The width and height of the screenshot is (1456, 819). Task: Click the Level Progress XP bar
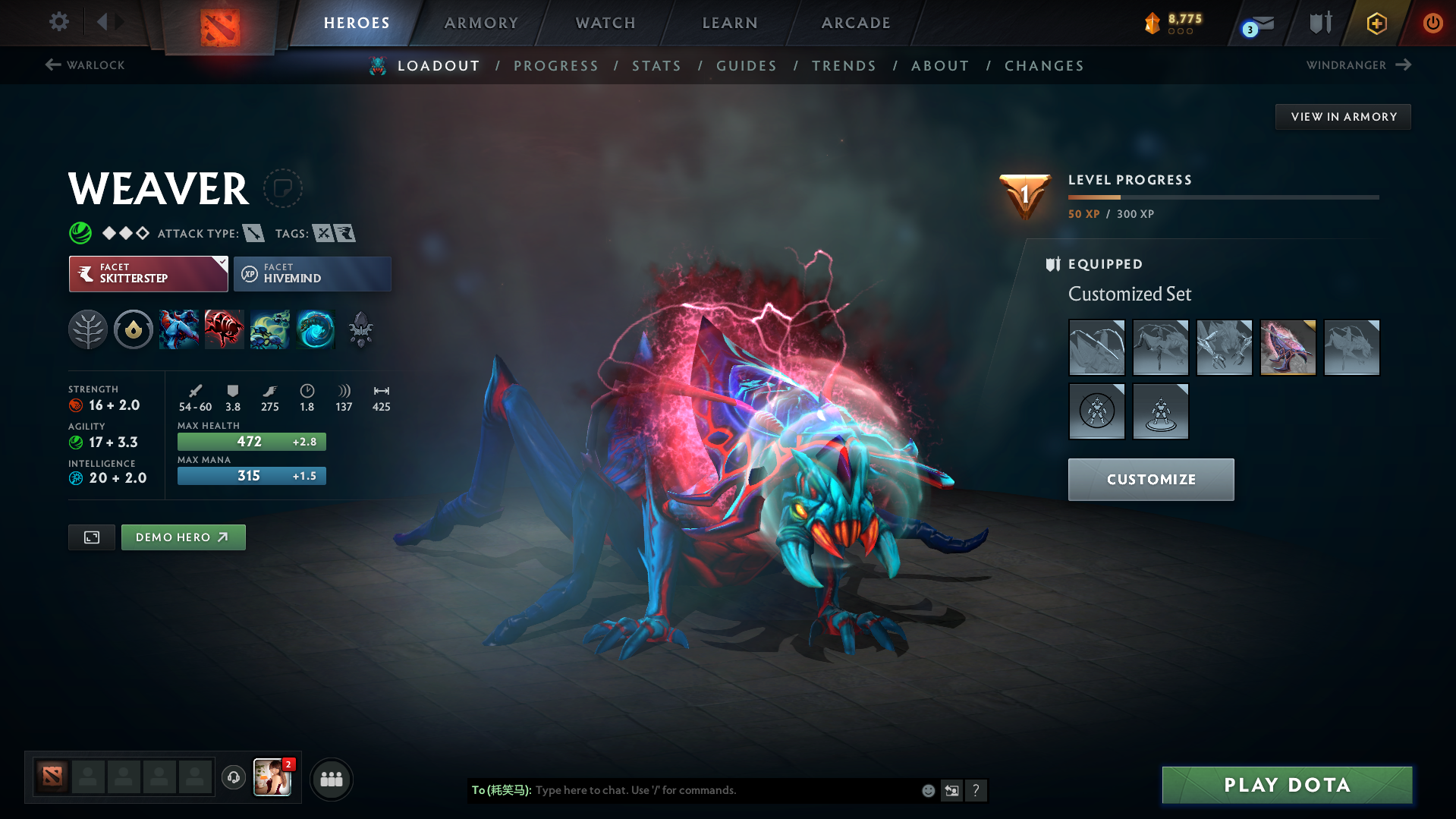coord(1223,197)
